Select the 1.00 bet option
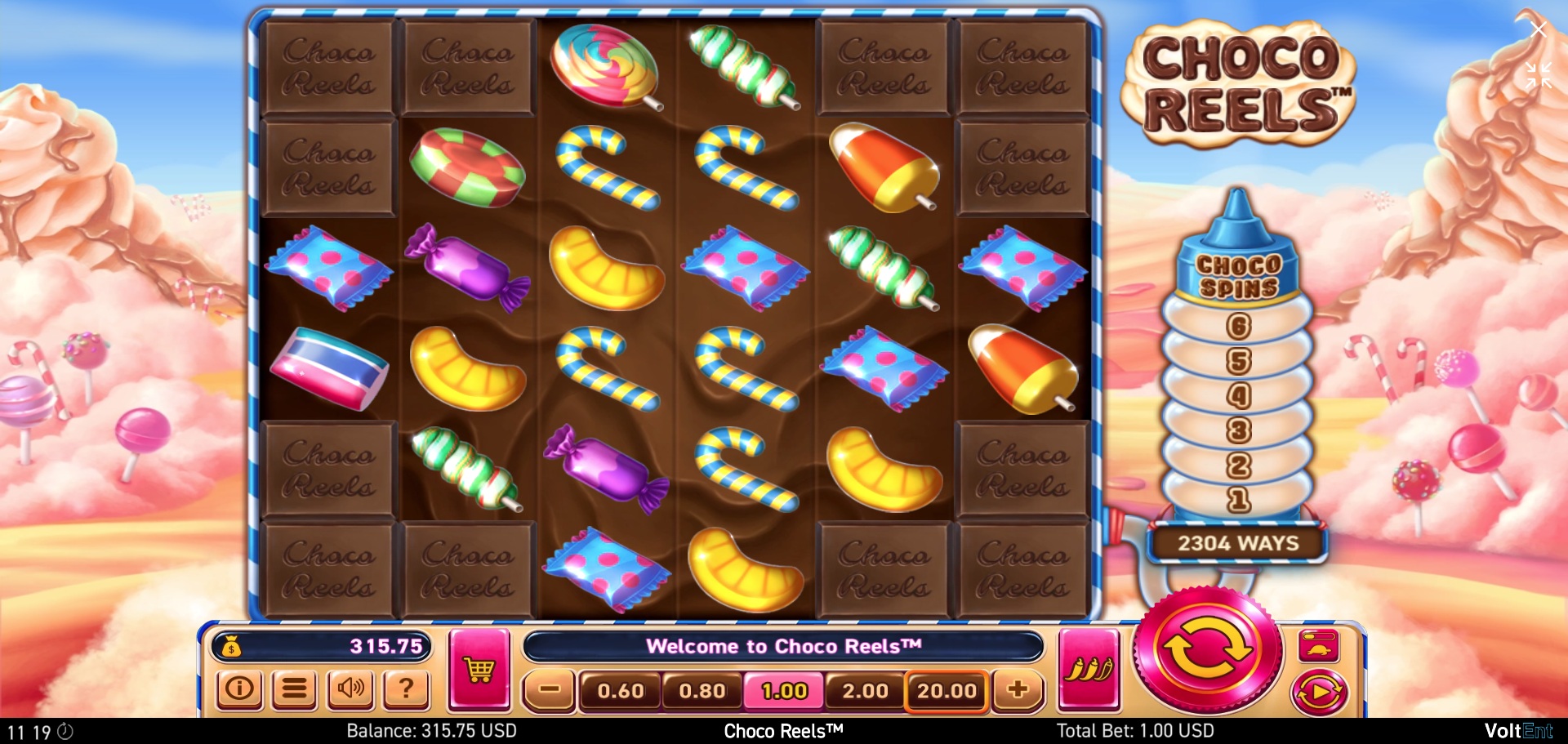The image size is (1568, 744). (x=782, y=690)
